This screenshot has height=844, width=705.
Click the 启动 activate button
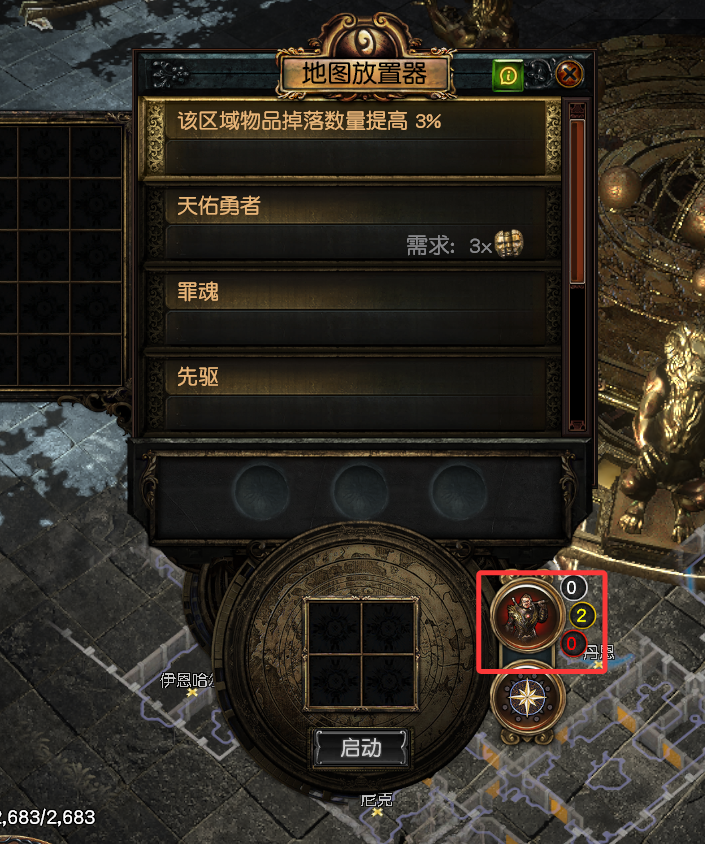point(361,748)
